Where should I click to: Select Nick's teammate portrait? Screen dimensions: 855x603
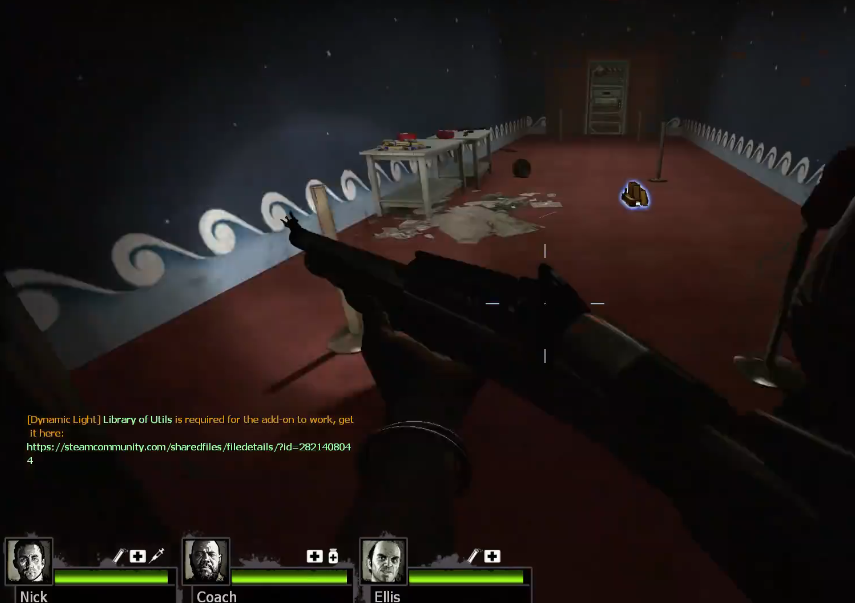tap(29, 562)
